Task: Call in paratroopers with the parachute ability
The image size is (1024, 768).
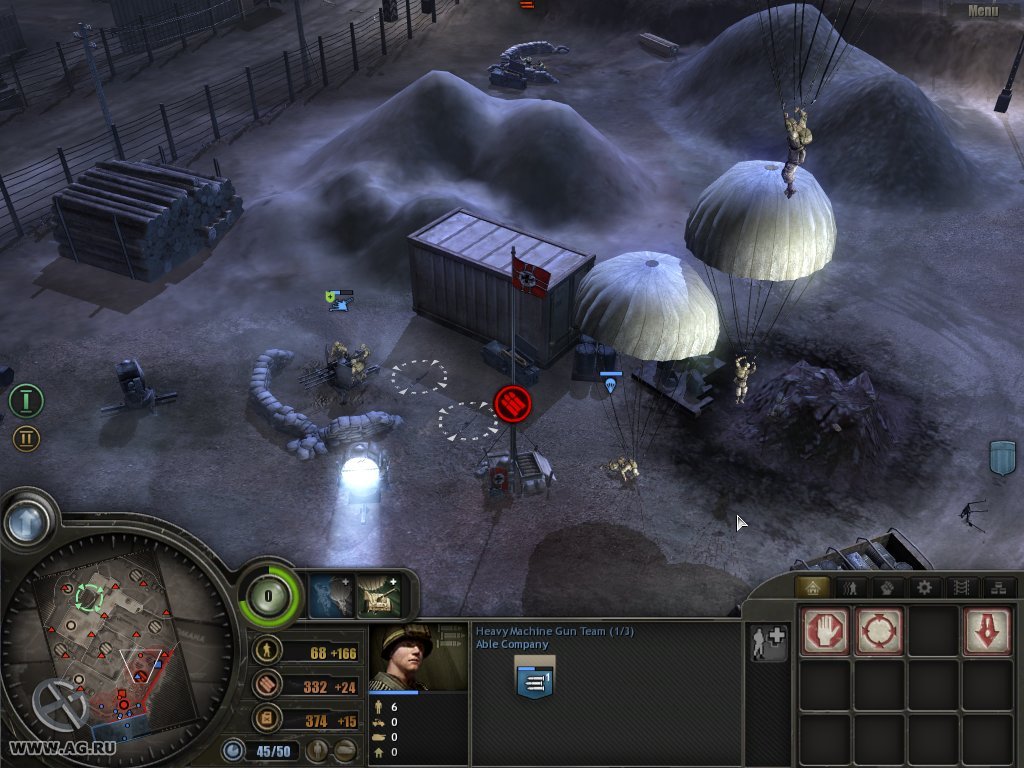Action: coord(330,594)
